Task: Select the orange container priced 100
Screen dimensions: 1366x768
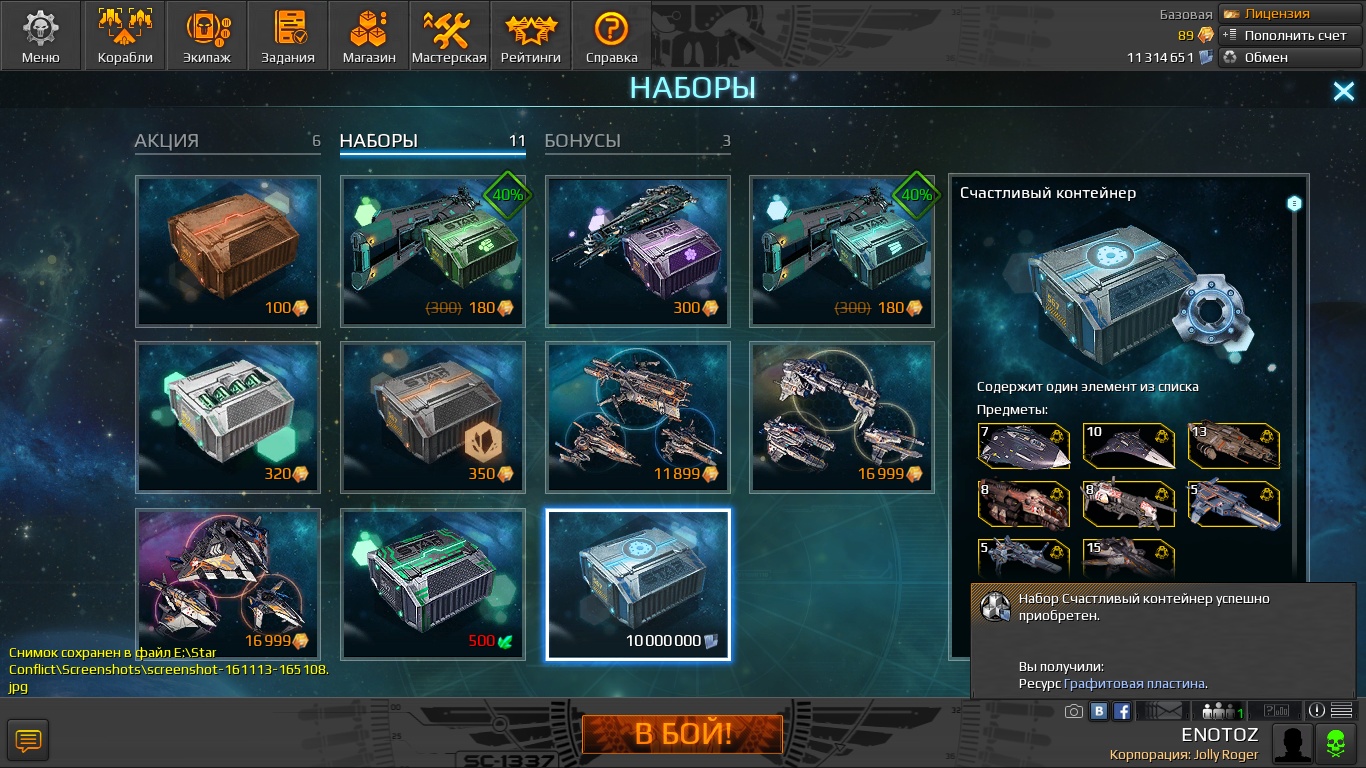Action: tap(228, 251)
